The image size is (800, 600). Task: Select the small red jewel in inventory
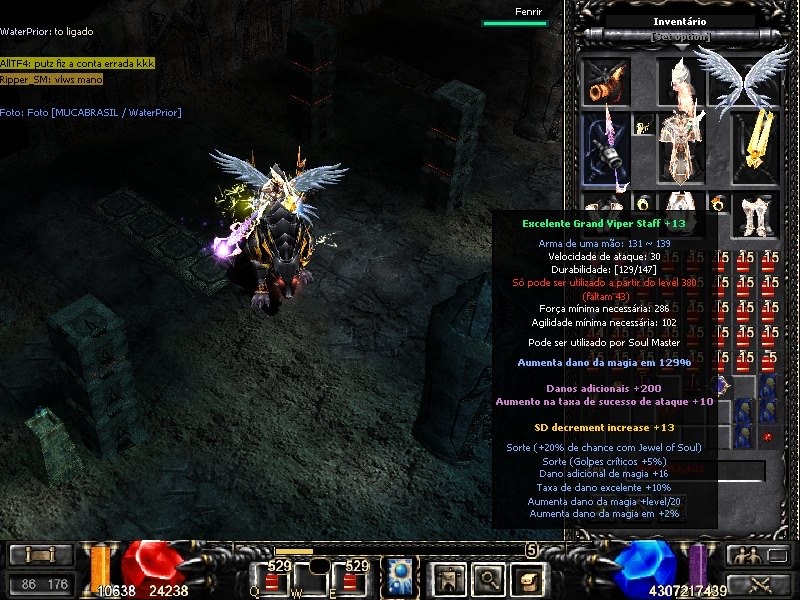pos(767,436)
